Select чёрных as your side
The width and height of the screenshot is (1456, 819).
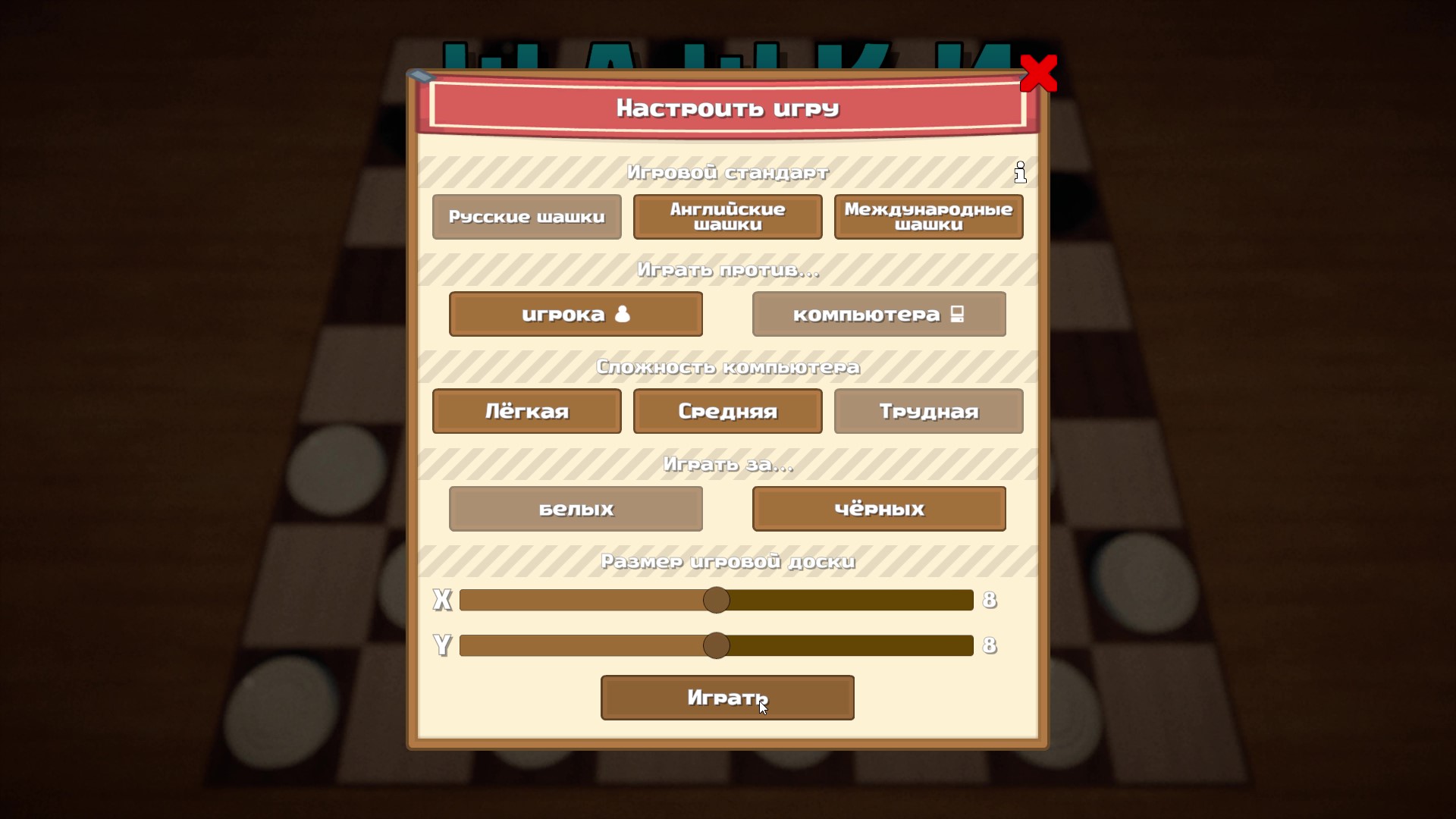(878, 509)
